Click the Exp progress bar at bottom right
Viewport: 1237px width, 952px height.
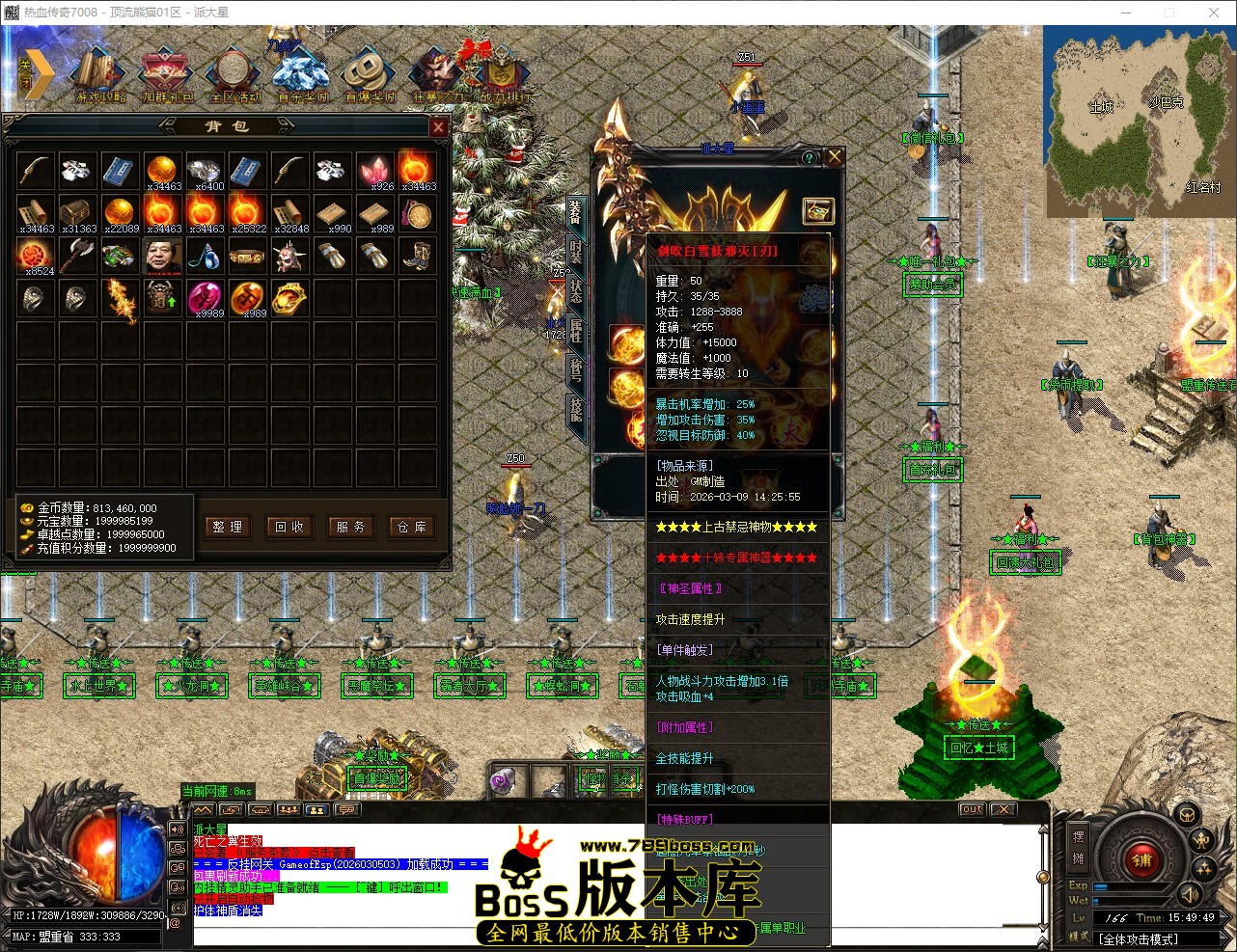[1130, 885]
